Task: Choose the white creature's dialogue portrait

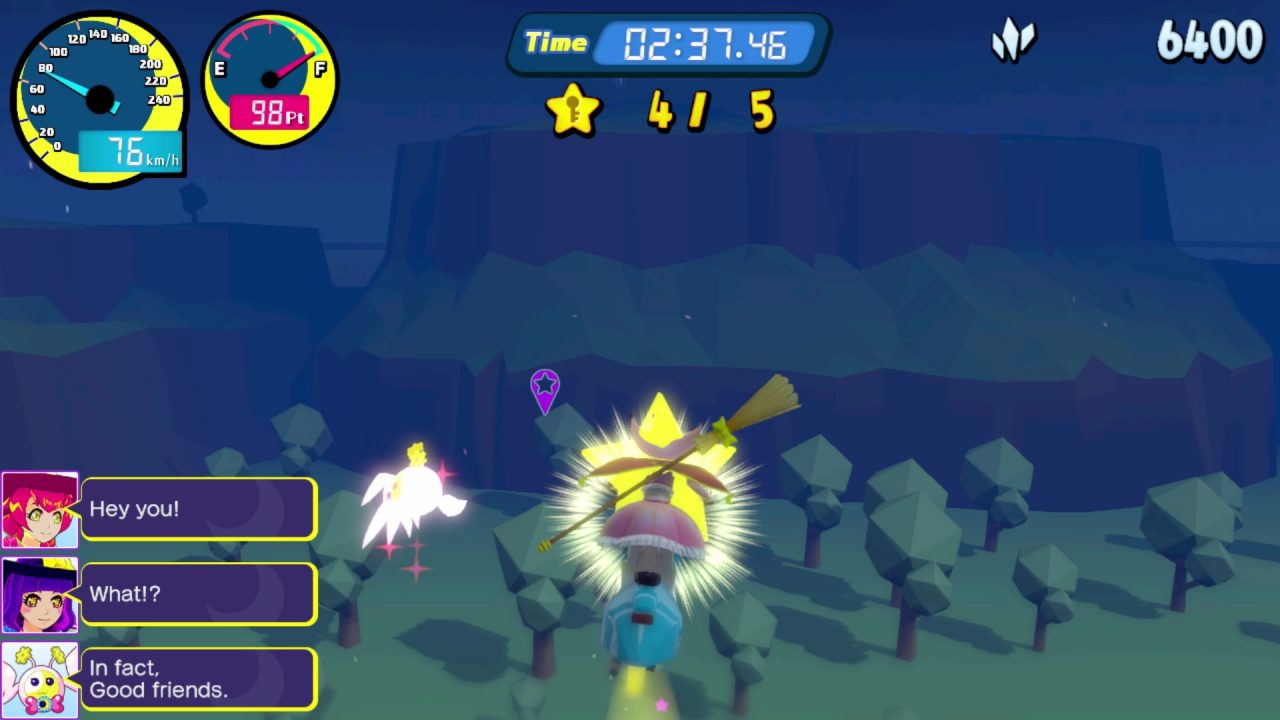Action: pyautogui.click(x=40, y=680)
